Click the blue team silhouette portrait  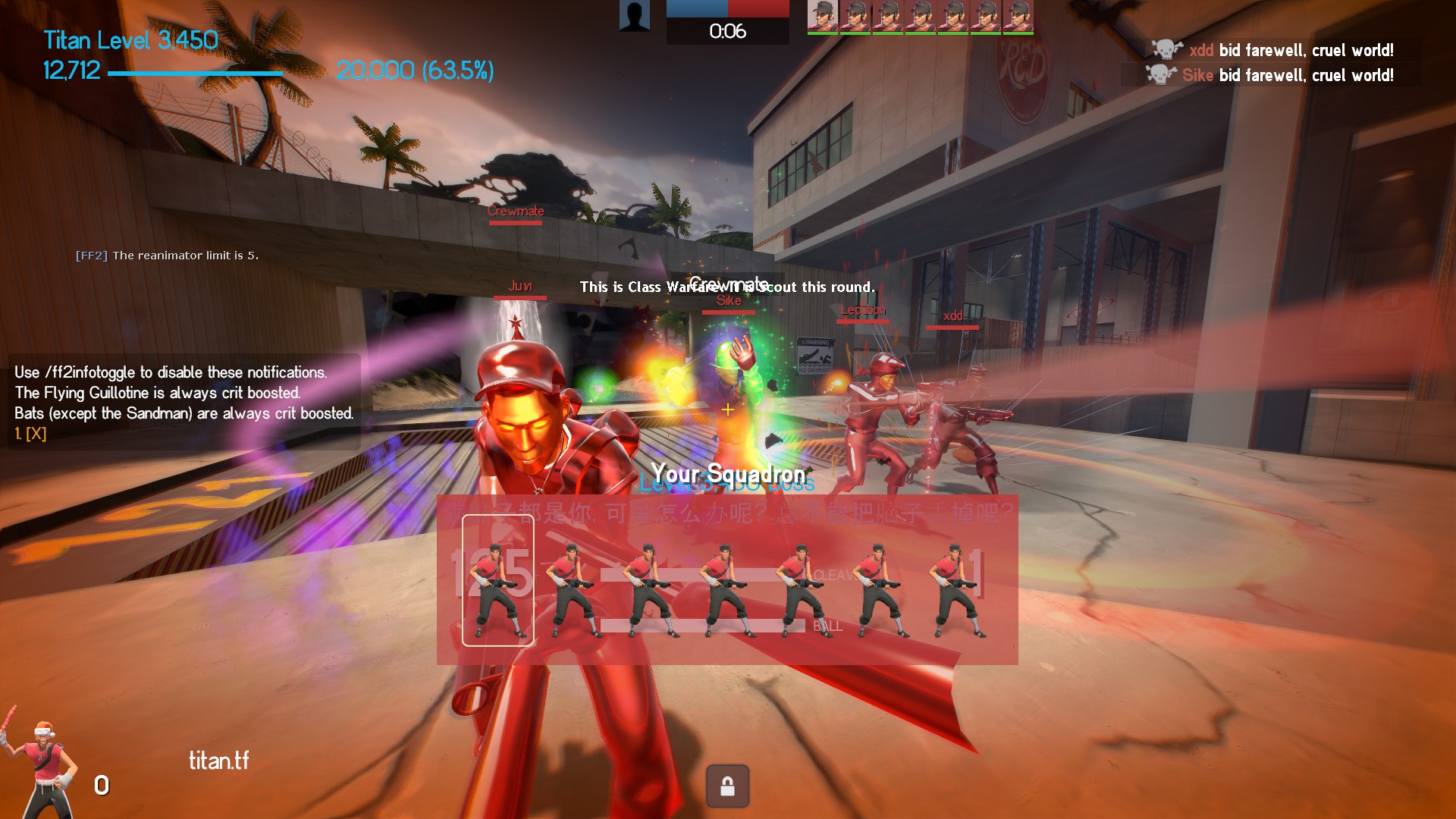634,16
